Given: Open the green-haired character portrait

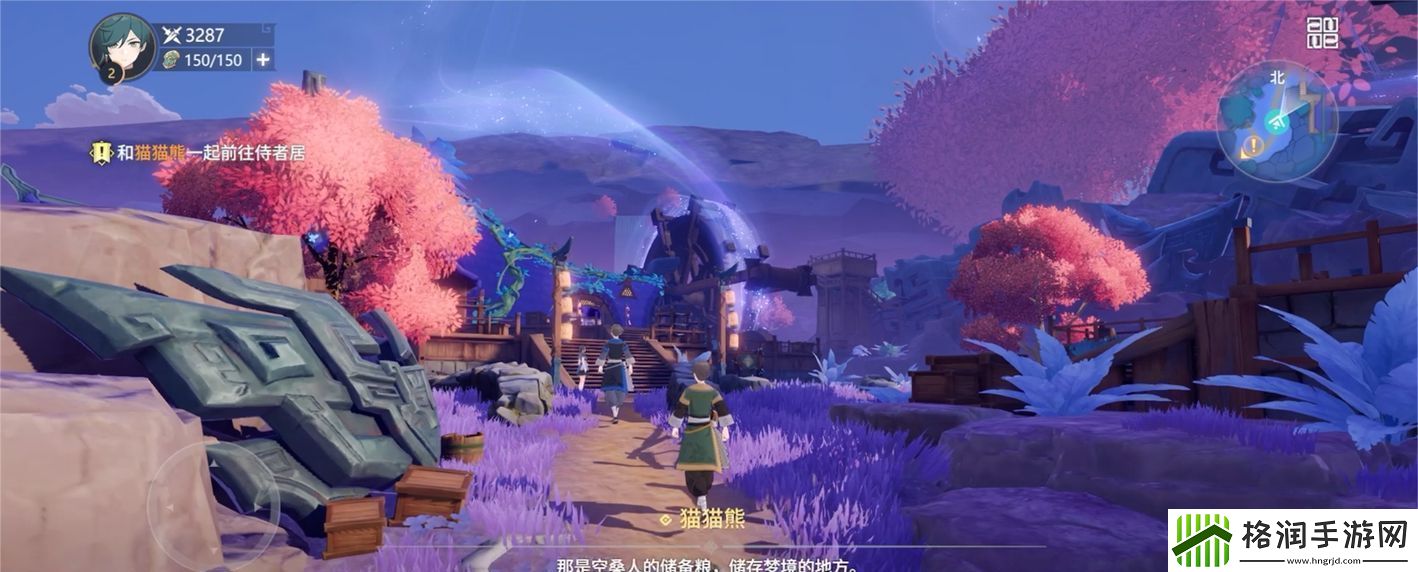Looking at the screenshot, I should 122,46.
